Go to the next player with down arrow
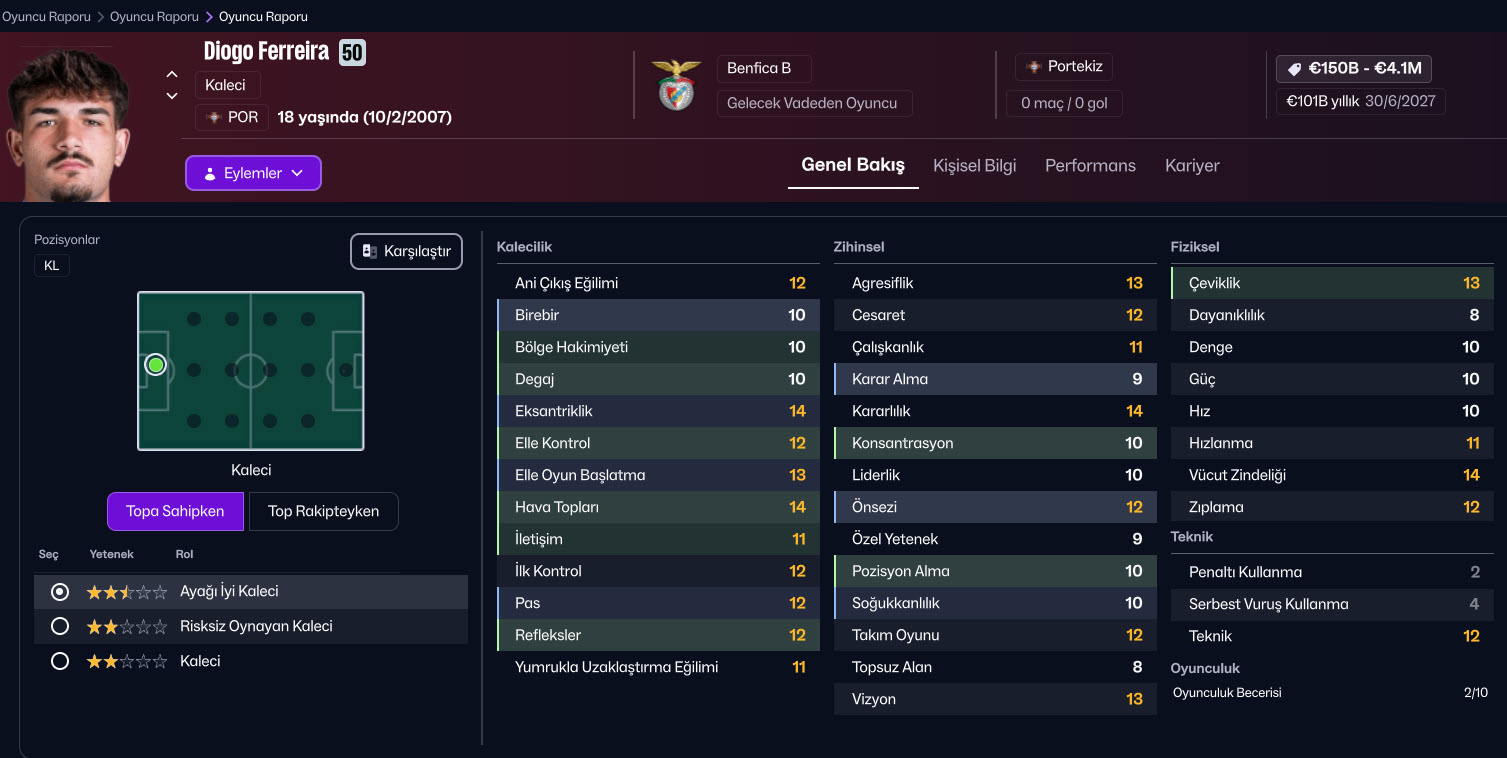 tap(172, 96)
